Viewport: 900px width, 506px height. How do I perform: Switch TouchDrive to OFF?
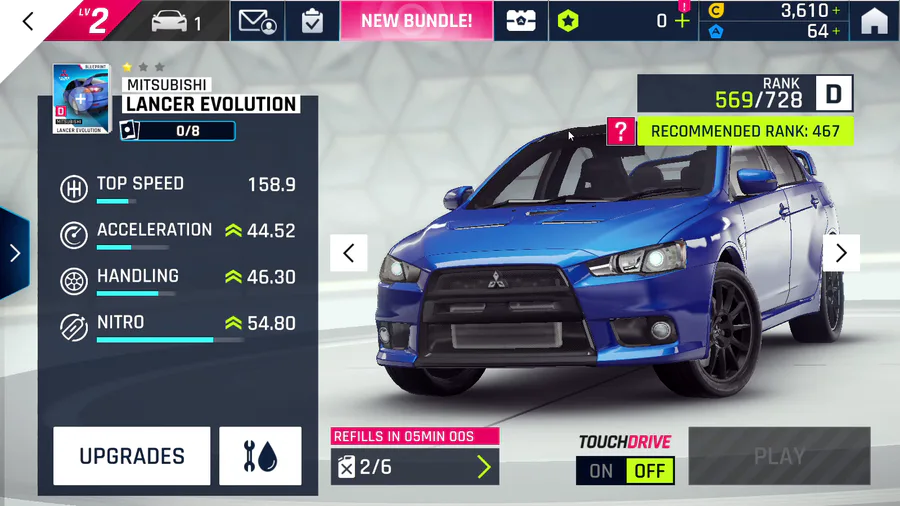tap(650, 471)
